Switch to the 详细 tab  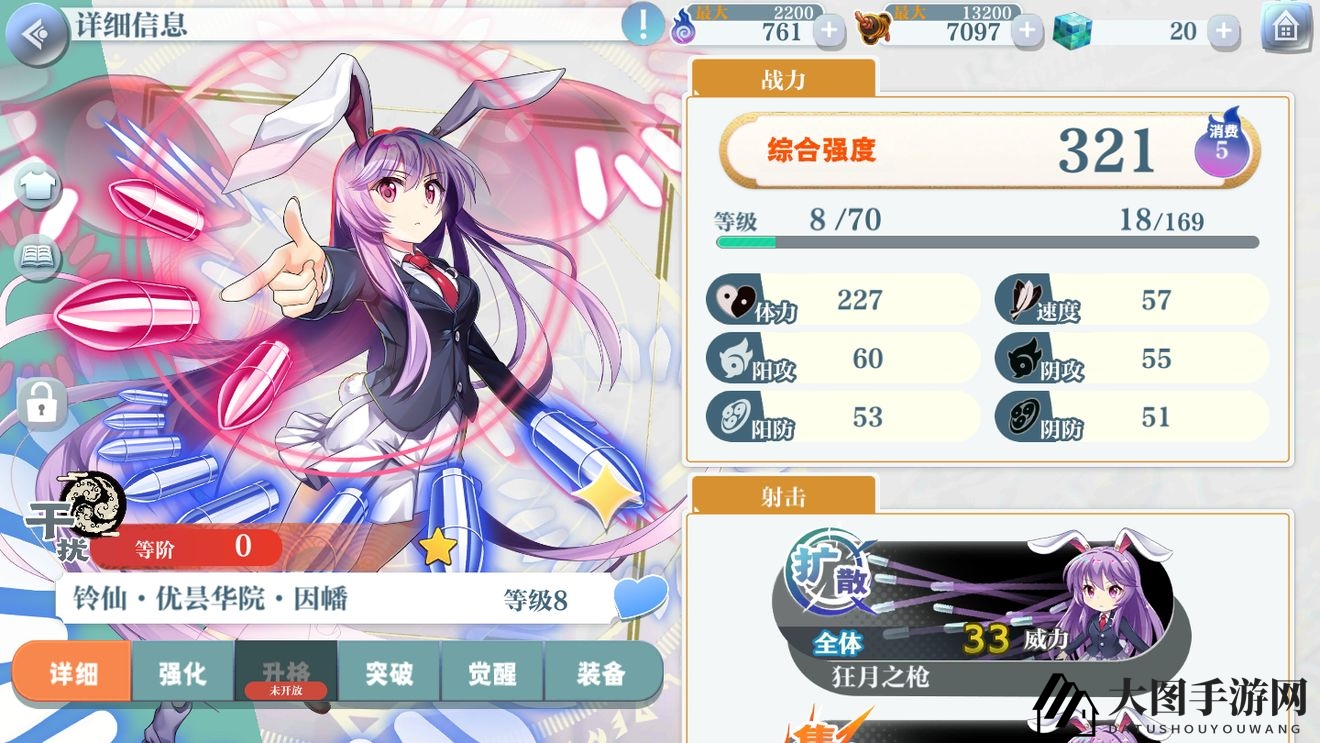pyautogui.click(x=73, y=673)
